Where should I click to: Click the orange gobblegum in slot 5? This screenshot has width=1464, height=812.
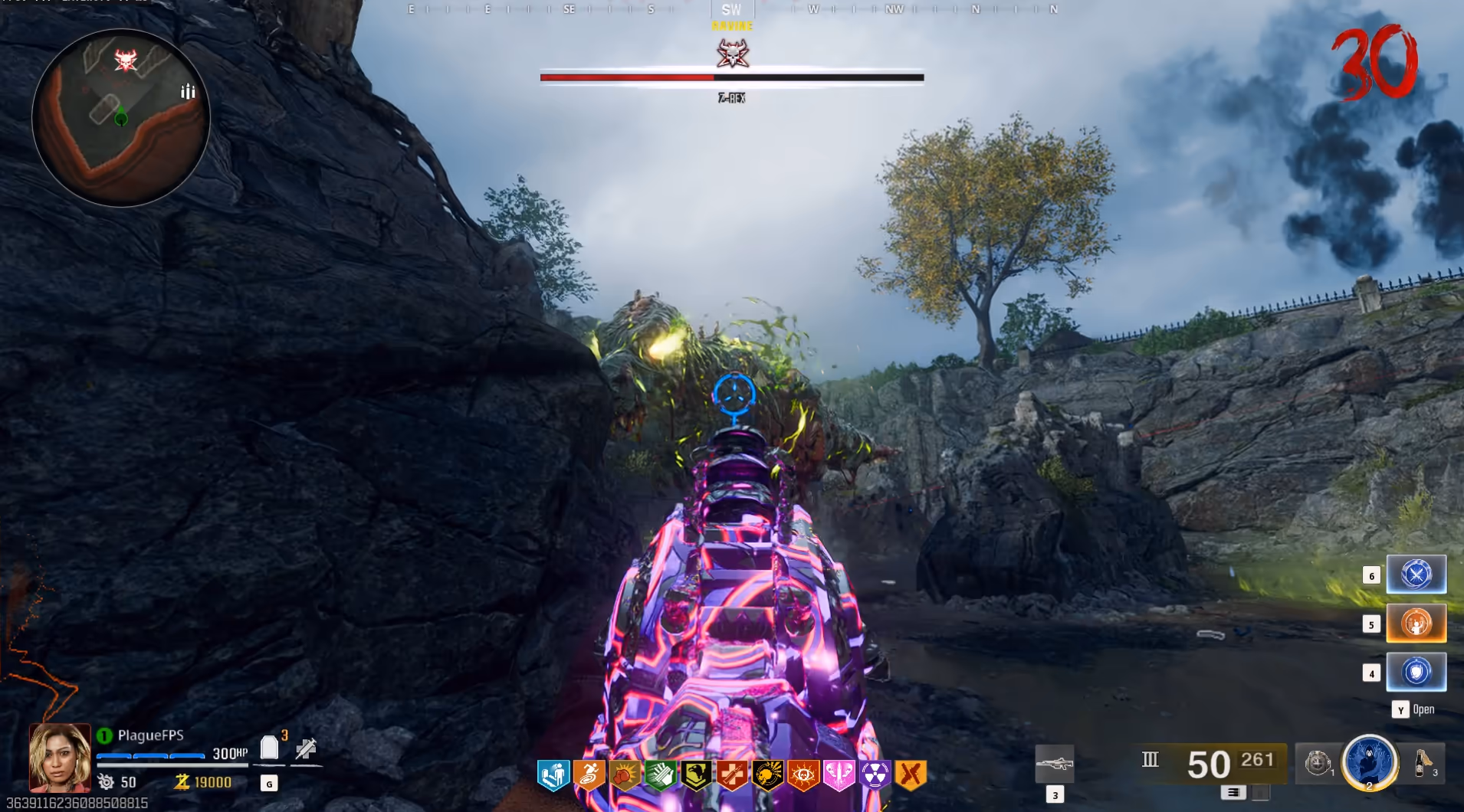[x=1416, y=623]
